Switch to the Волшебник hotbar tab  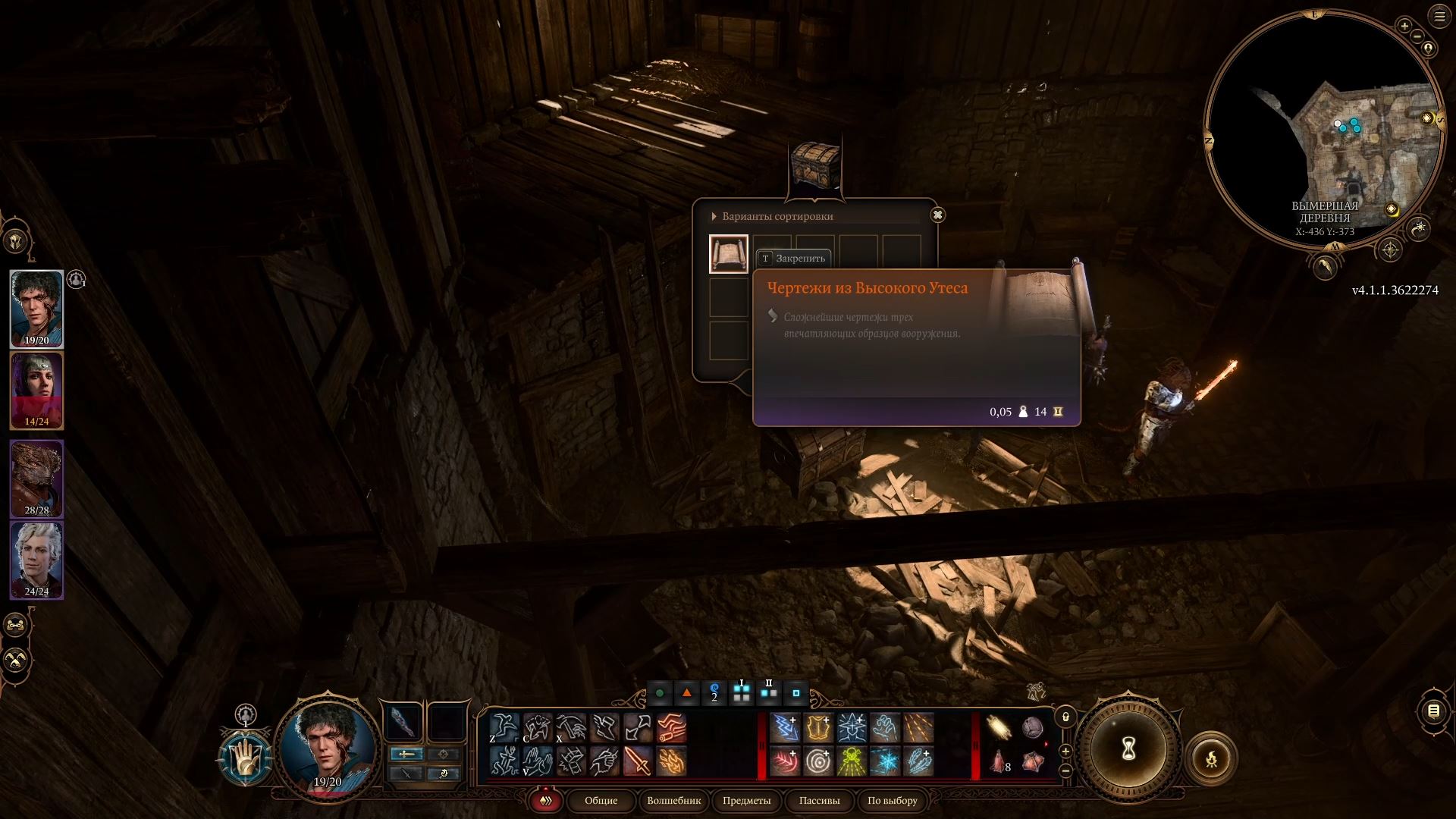click(x=673, y=801)
